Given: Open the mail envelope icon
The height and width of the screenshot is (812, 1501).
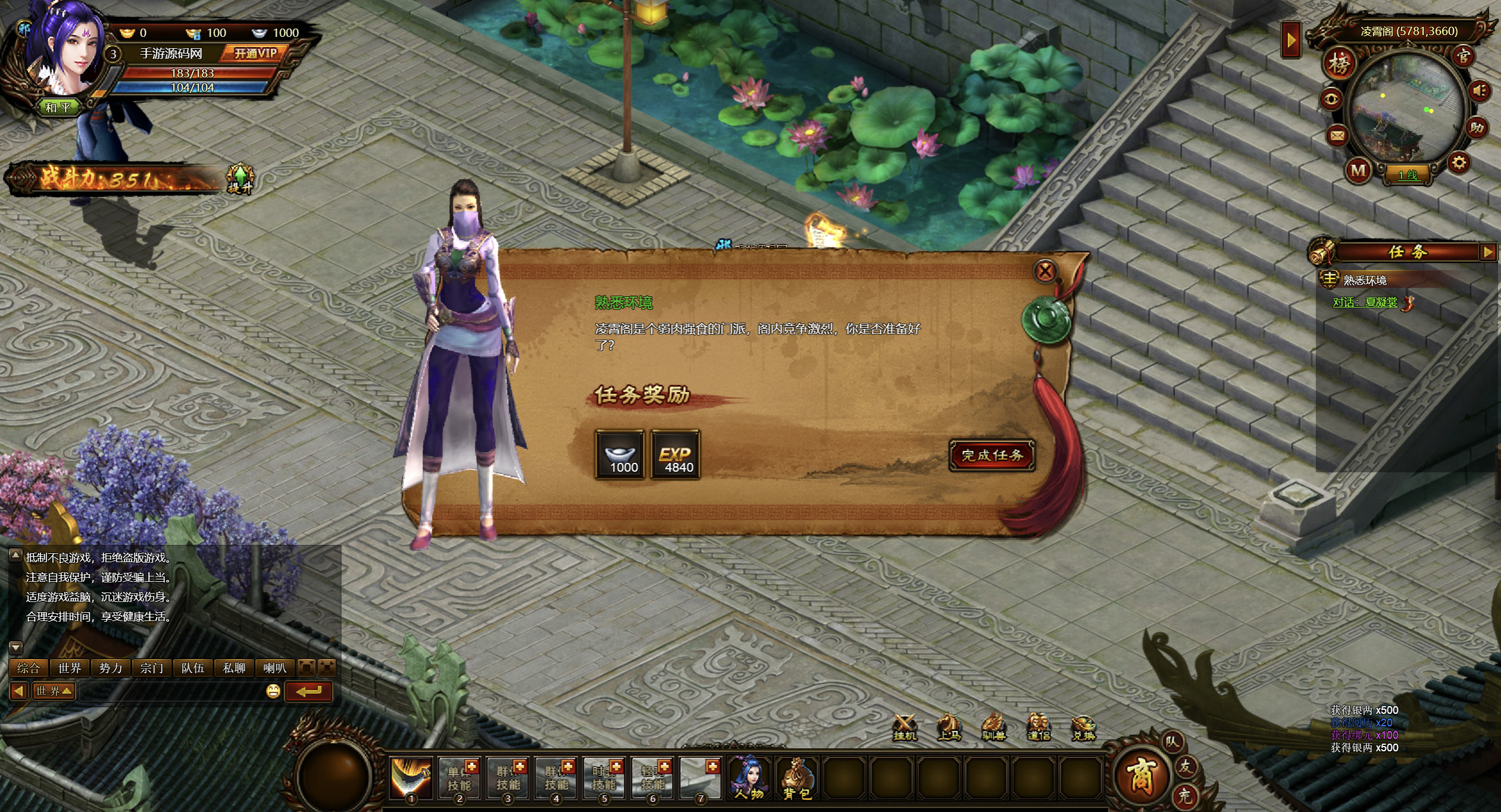Looking at the screenshot, I should (x=1337, y=136).
